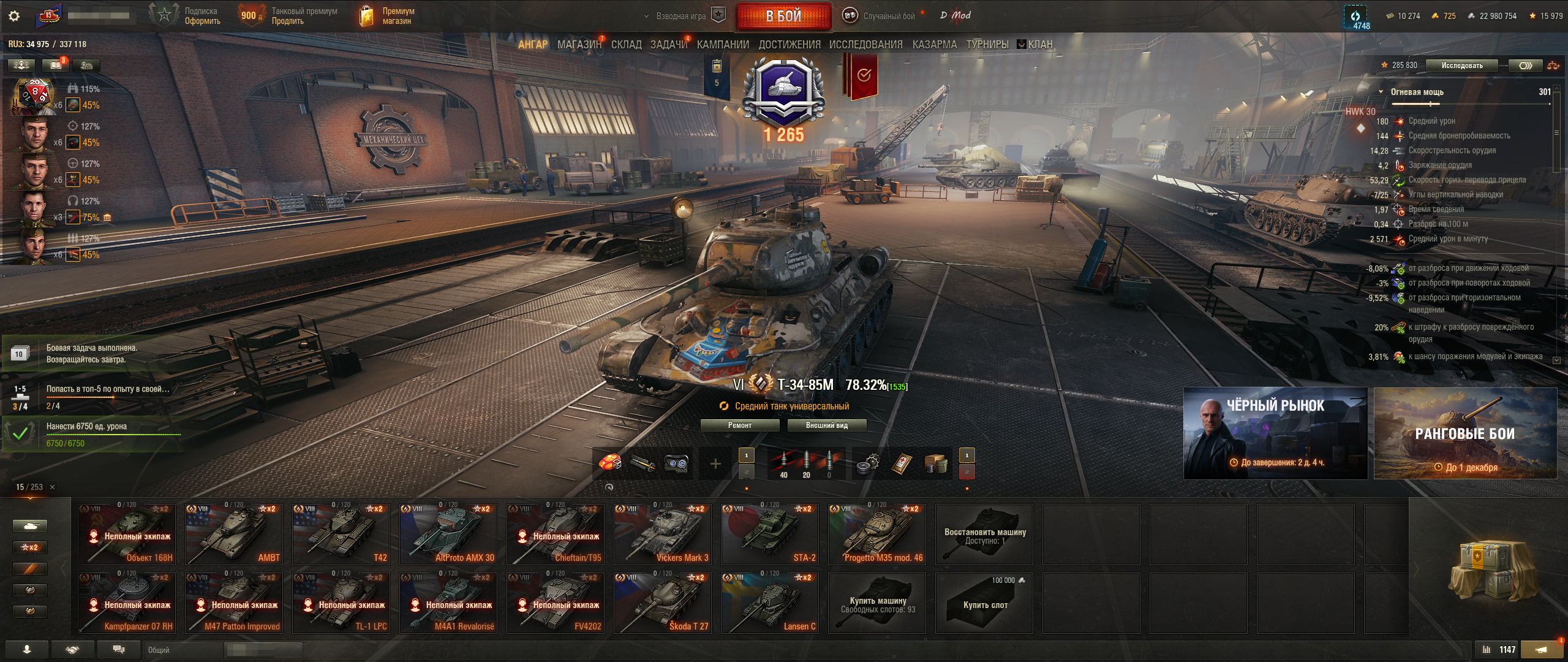
Task: Click the Купить слот tile
Action: (x=984, y=603)
